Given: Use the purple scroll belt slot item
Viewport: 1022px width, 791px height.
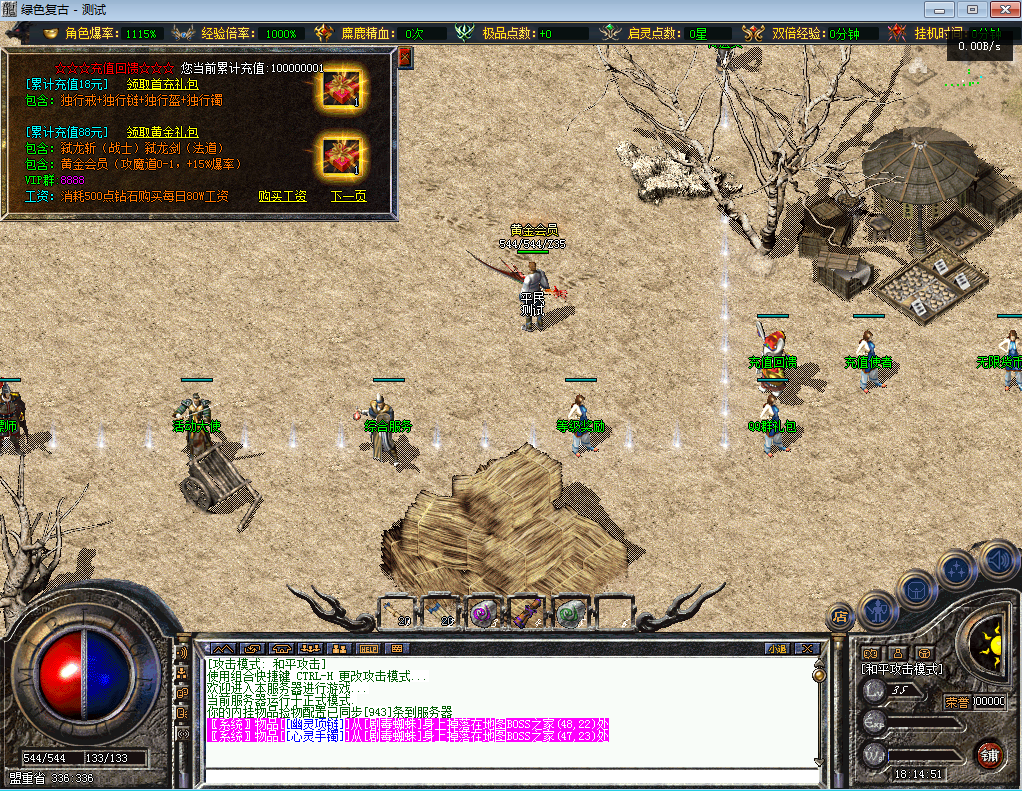Looking at the screenshot, I should (x=526, y=612).
